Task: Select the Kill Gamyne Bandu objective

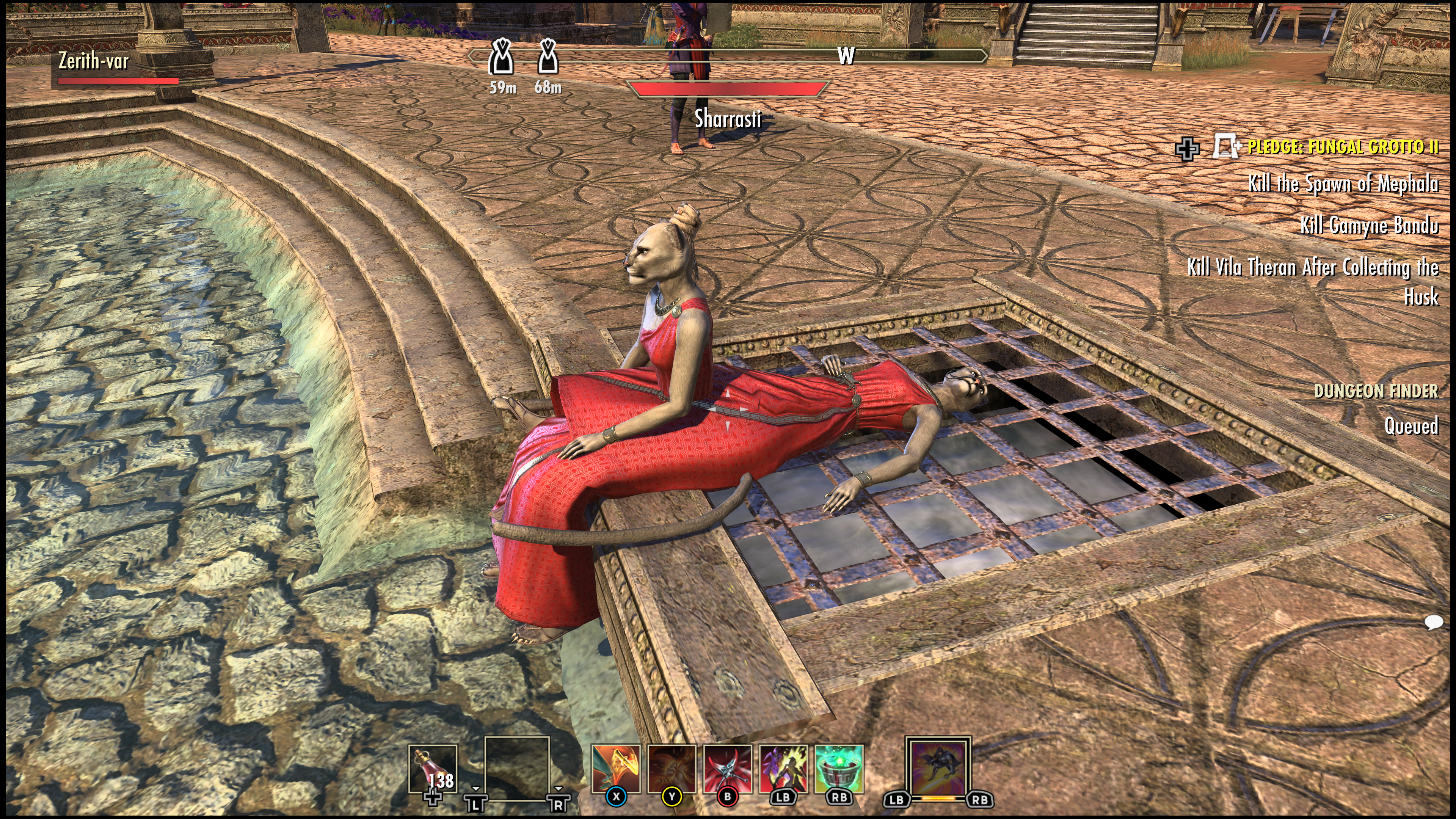Action: point(1369,225)
